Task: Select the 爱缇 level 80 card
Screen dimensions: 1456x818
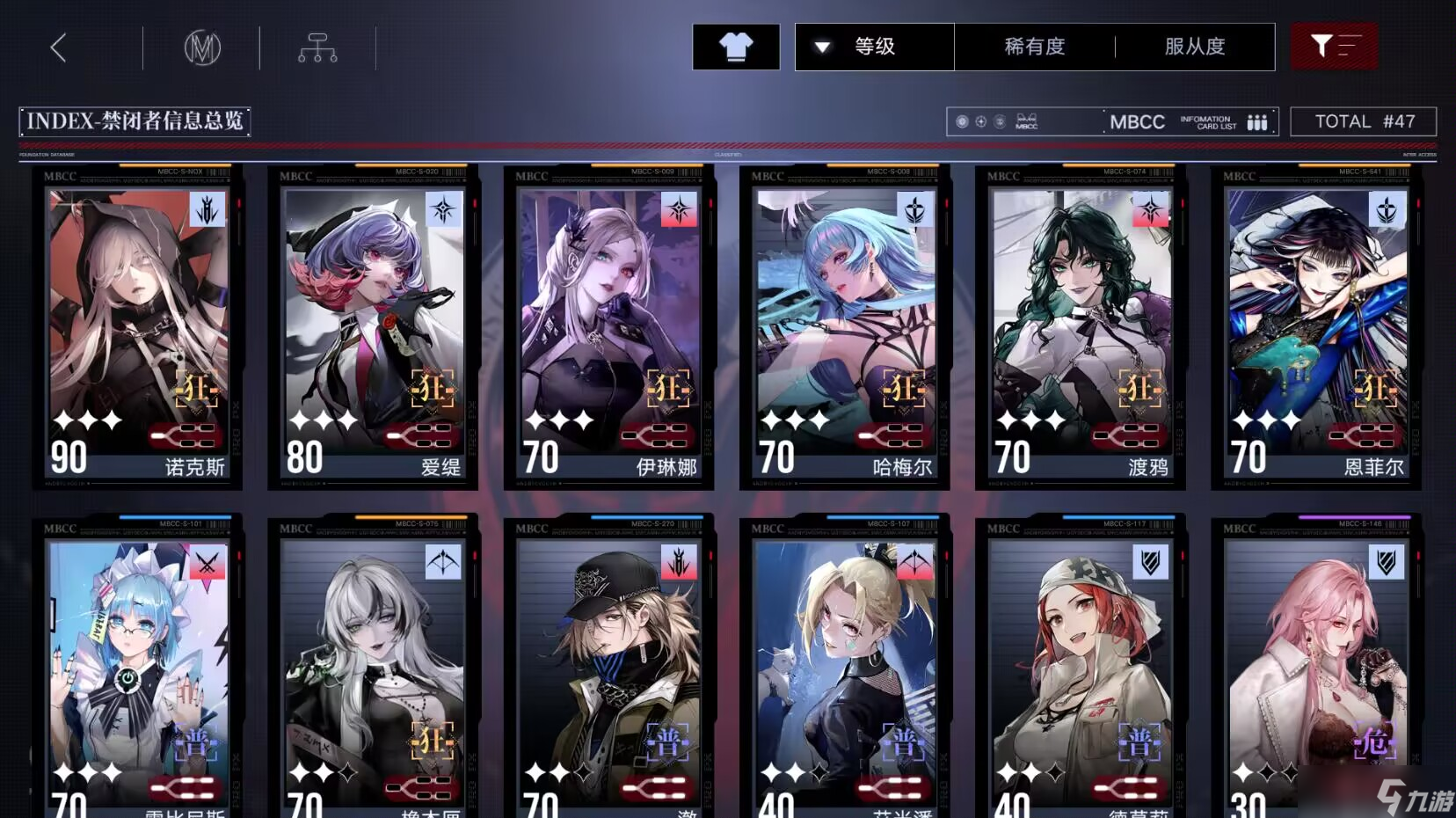Action: 374,325
